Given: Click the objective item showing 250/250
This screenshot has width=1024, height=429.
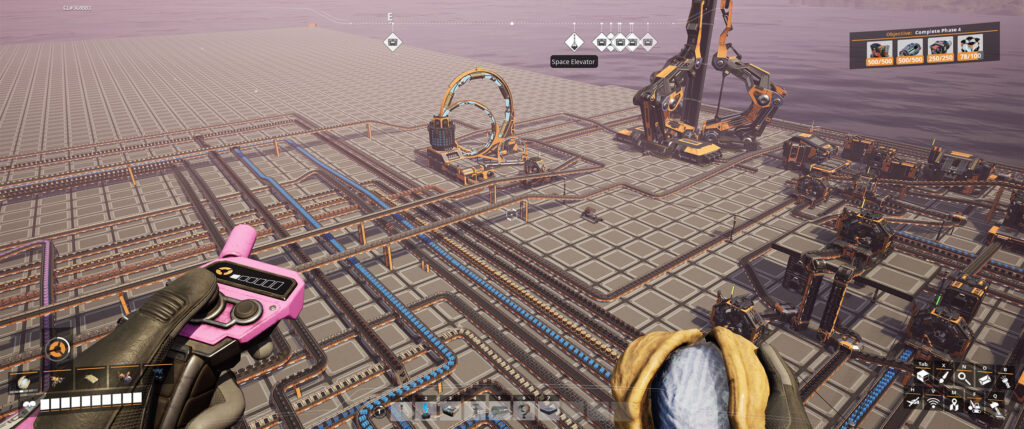Looking at the screenshot, I should tap(939, 50).
